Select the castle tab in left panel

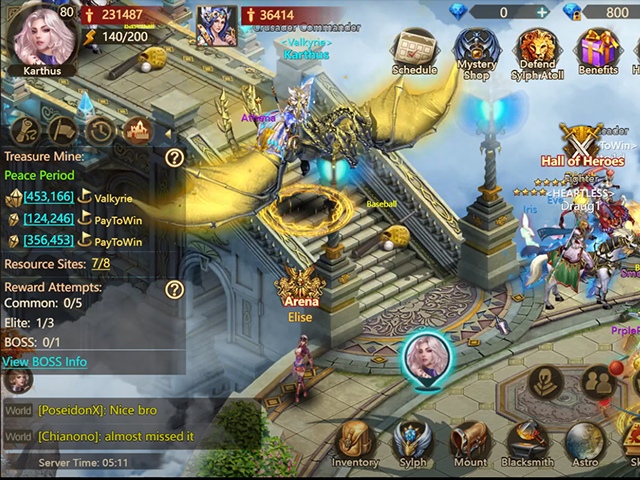(137, 130)
